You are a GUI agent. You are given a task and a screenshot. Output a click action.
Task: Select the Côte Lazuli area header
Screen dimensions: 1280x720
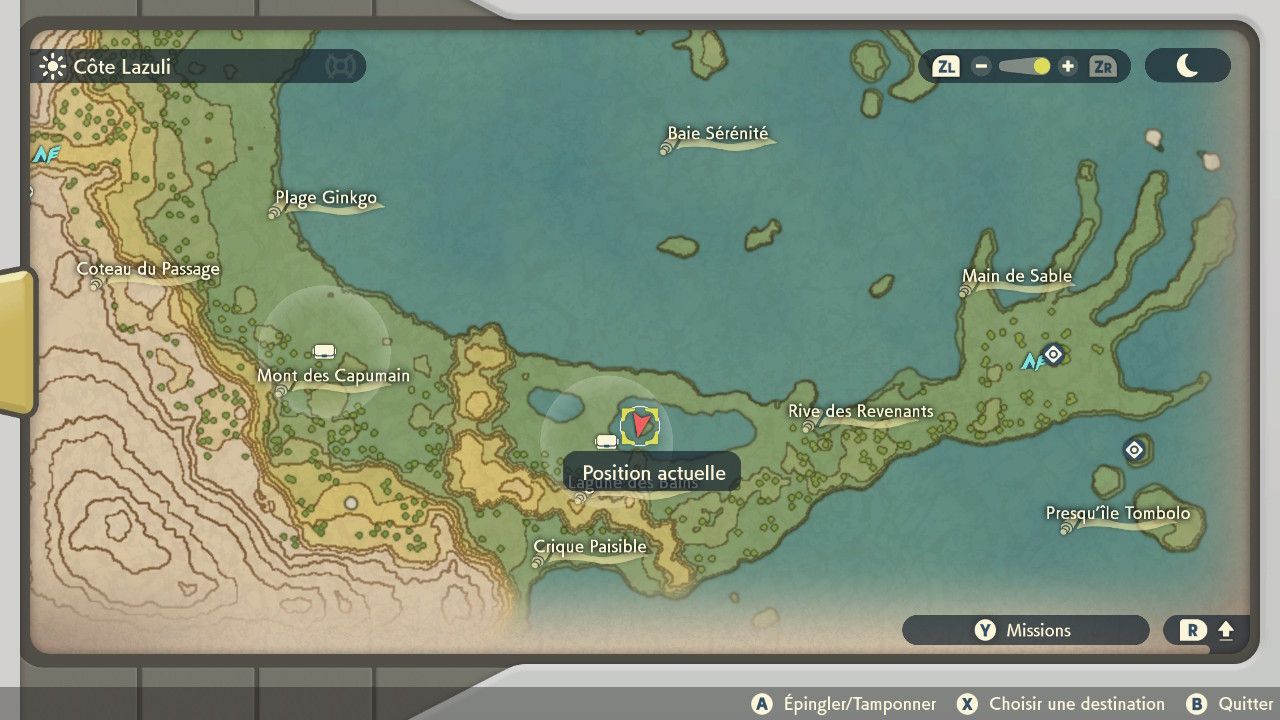pyautogui.click(x=122, y=67)
